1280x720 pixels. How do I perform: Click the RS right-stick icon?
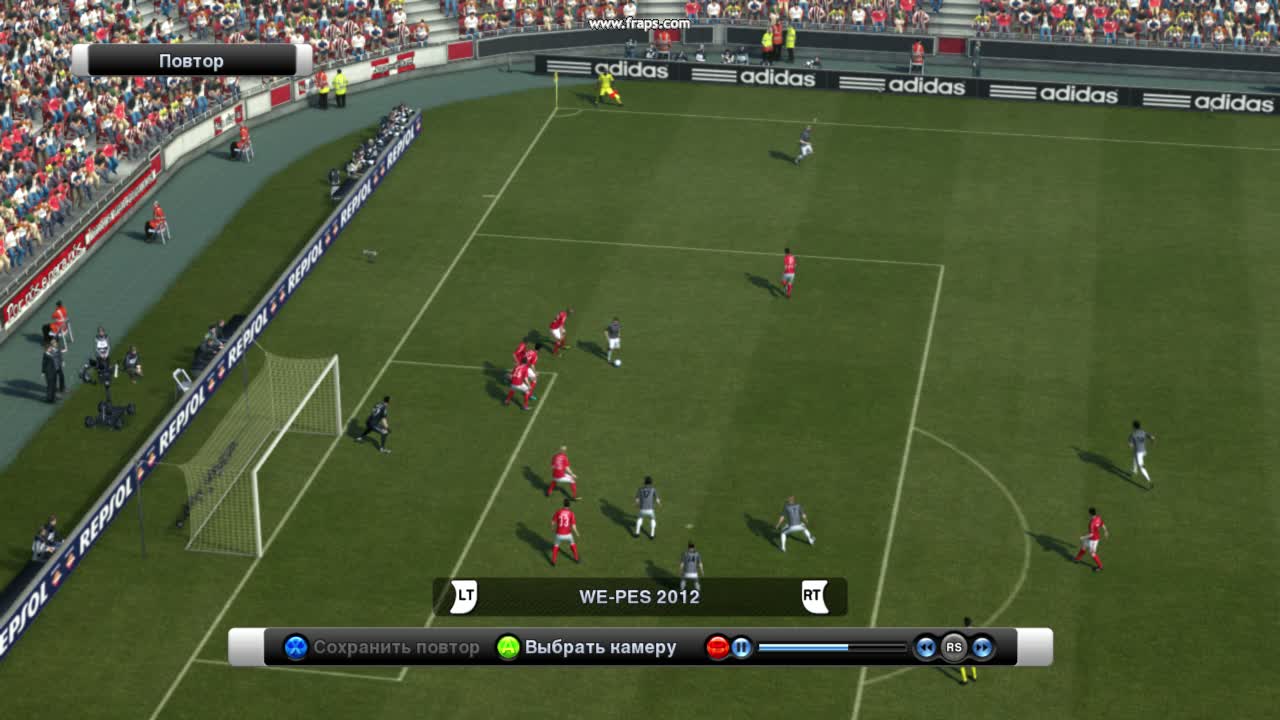tap(955, 648)
